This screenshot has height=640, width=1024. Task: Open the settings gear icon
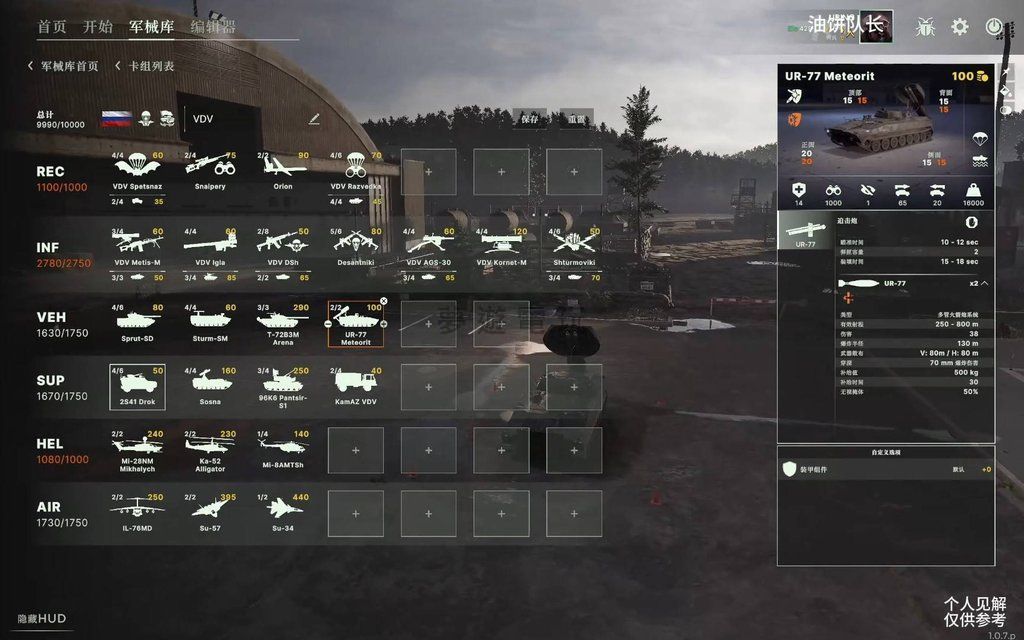click(x=960, y=27)
